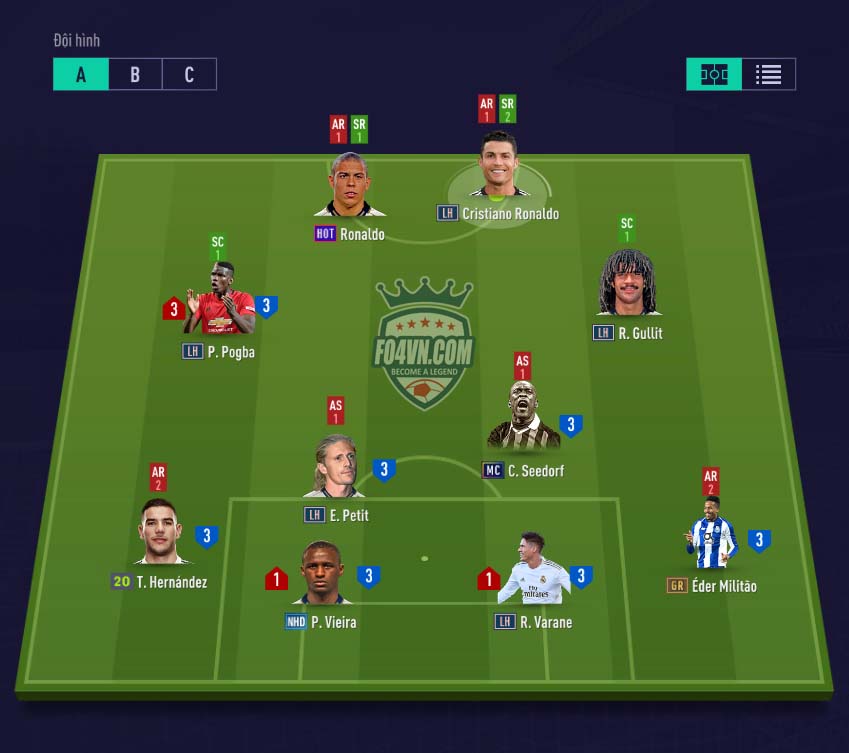Switch to squad tab A
This screenshot has height=753, width=849.
(x=81, y=75)
